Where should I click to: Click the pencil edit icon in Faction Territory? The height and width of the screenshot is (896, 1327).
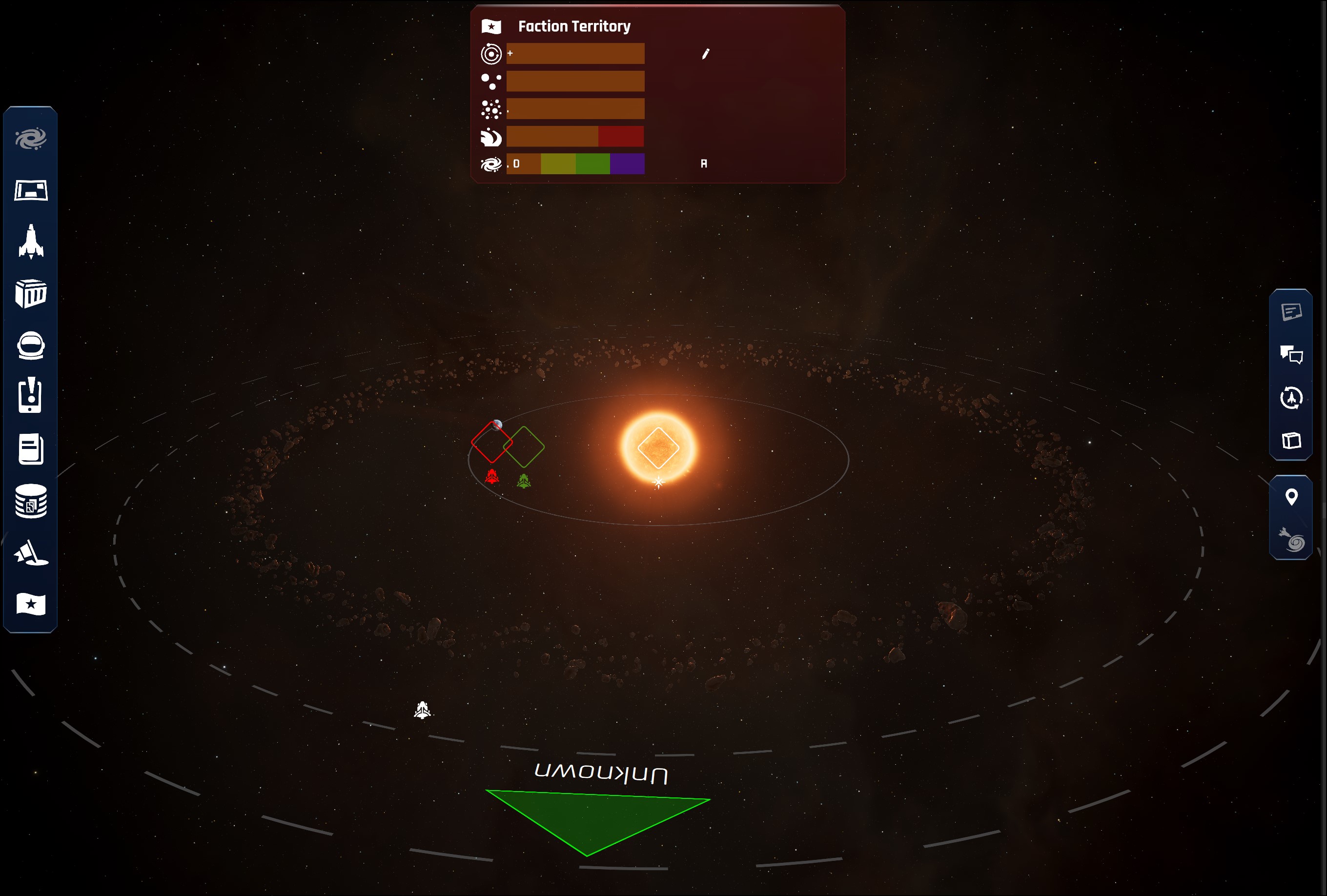point(705,54)
